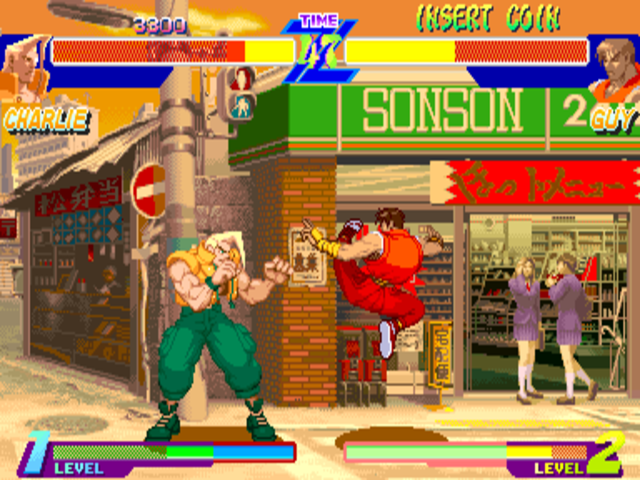Select Guy's character portrait
The height and width of the screenshot is (480, 640).
coord(613,66)
